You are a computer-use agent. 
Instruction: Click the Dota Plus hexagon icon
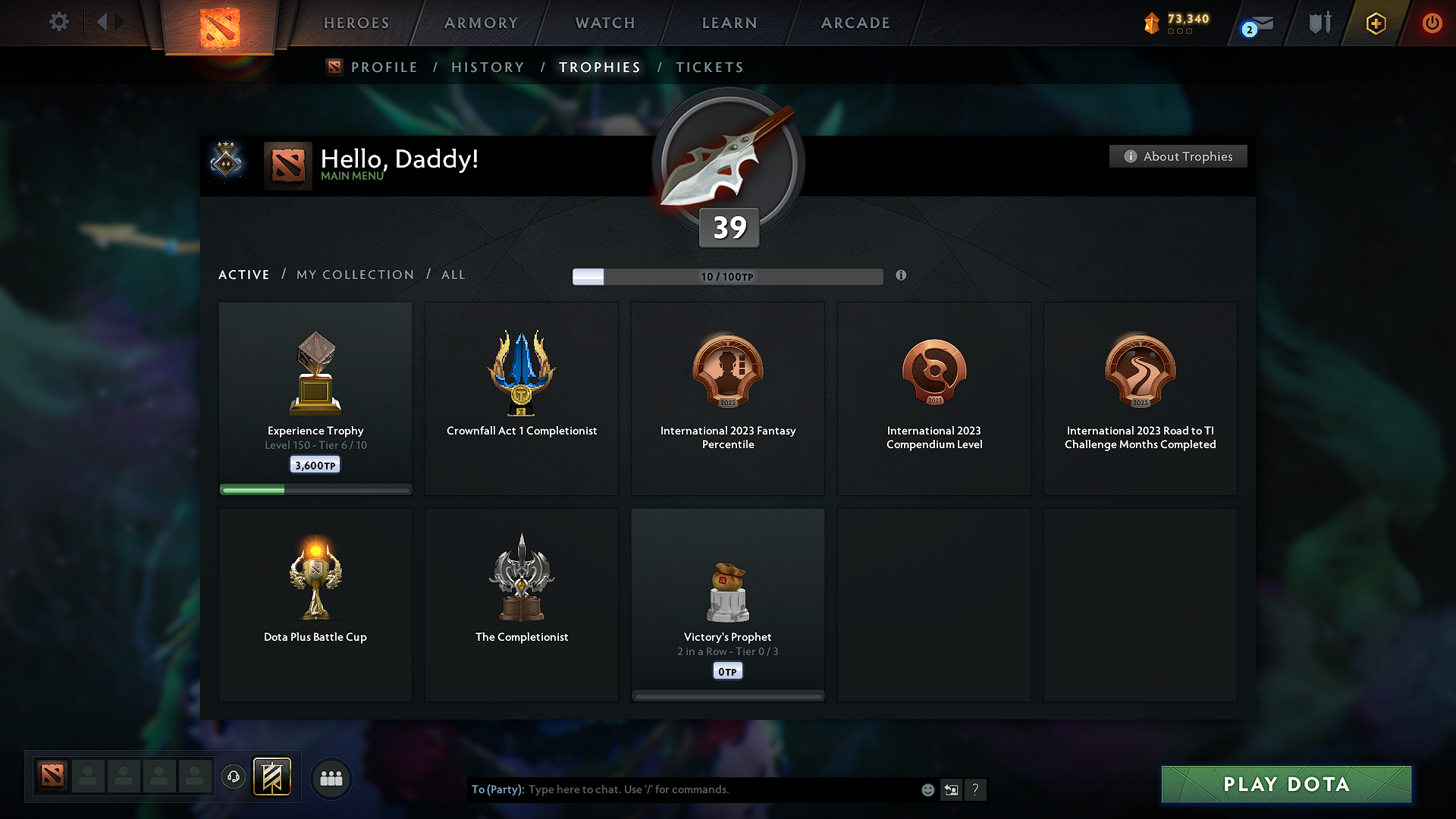pyautogui.click(x=1376, y=23)
